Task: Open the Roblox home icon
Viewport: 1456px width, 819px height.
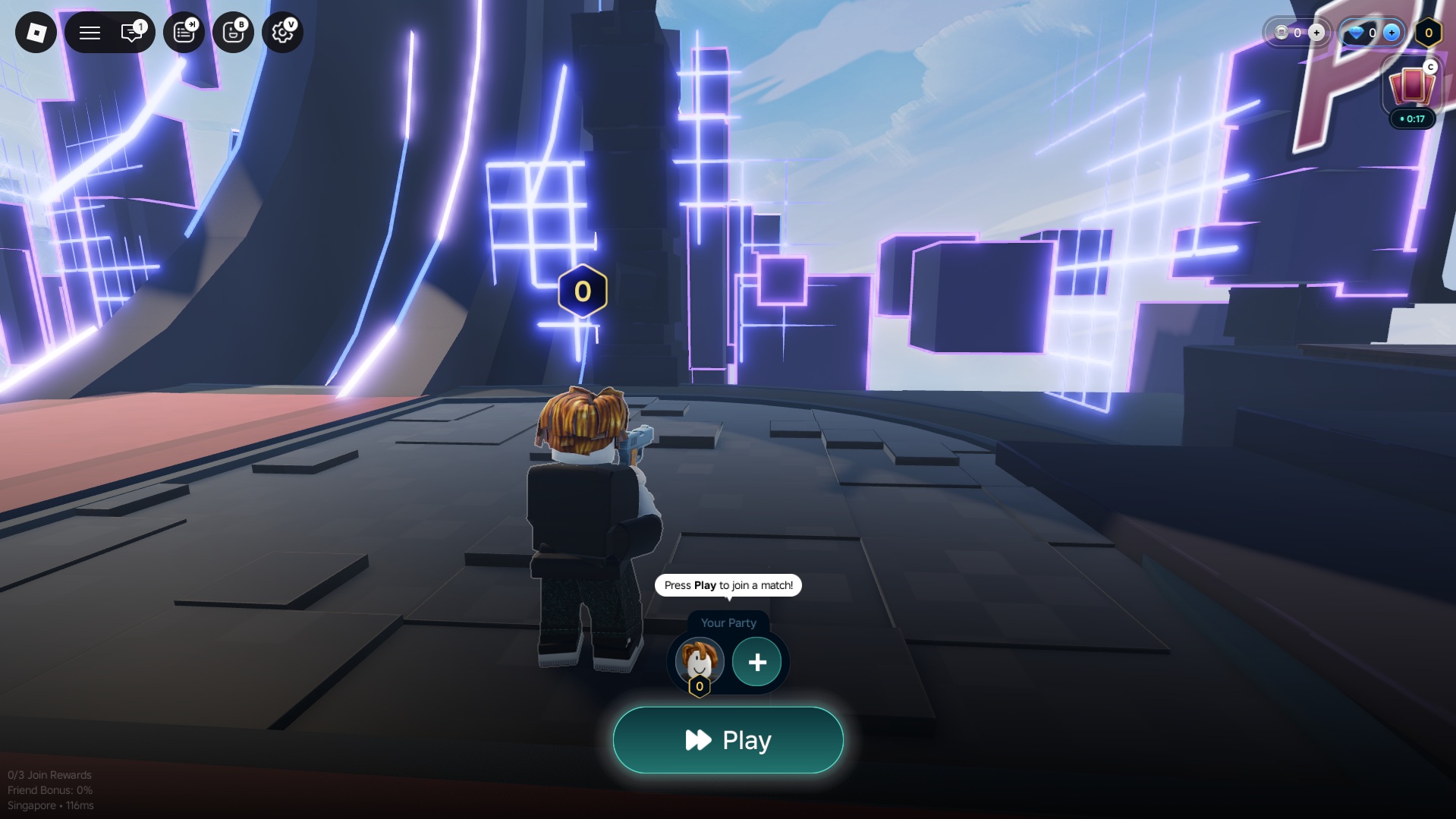Action: pos(36,32)
